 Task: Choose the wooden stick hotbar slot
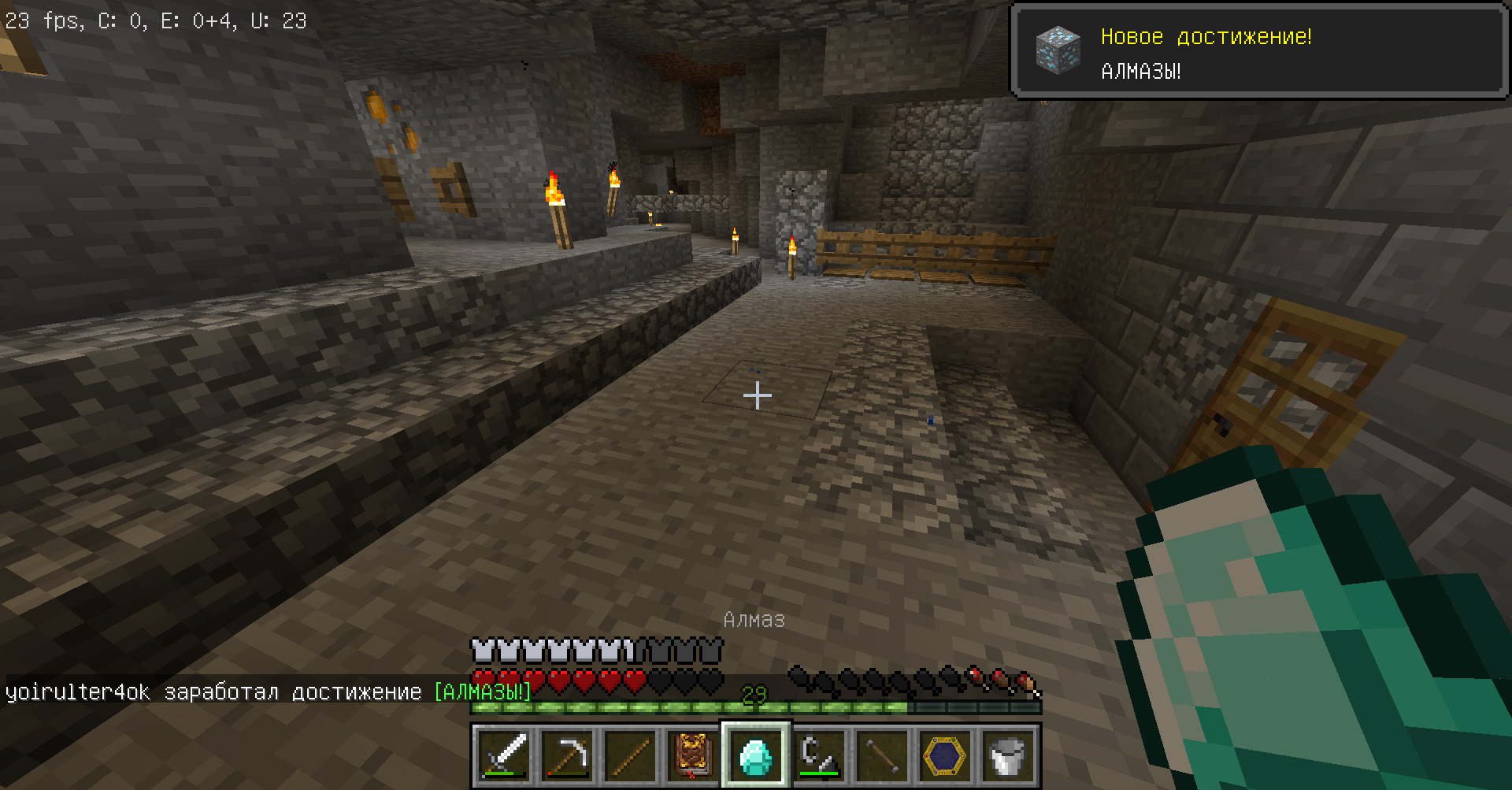coord(630,756)
